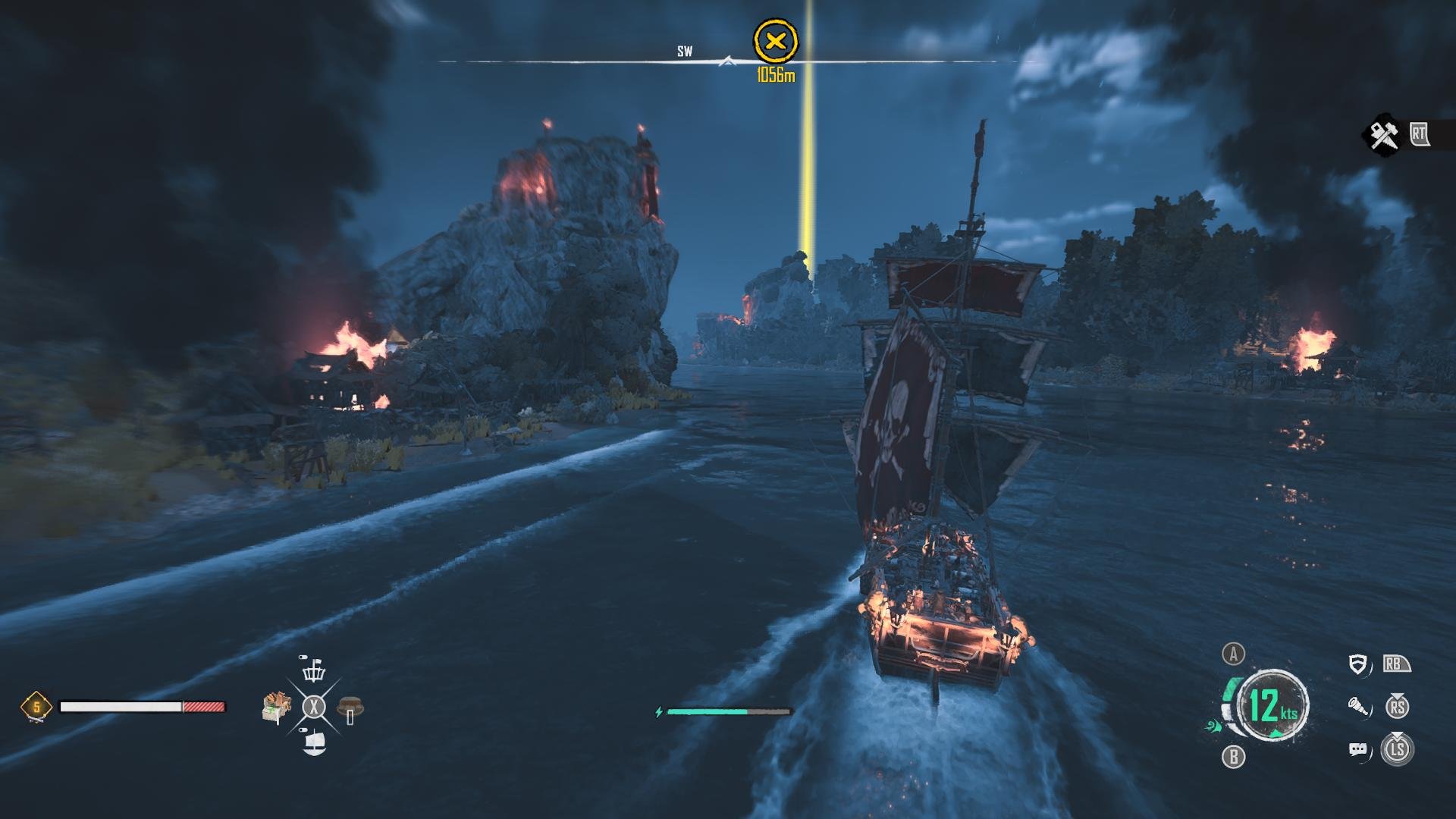Click the compass bar's SW heading
The width and height of the screenshot is (1456, 819).
(685, 52)
